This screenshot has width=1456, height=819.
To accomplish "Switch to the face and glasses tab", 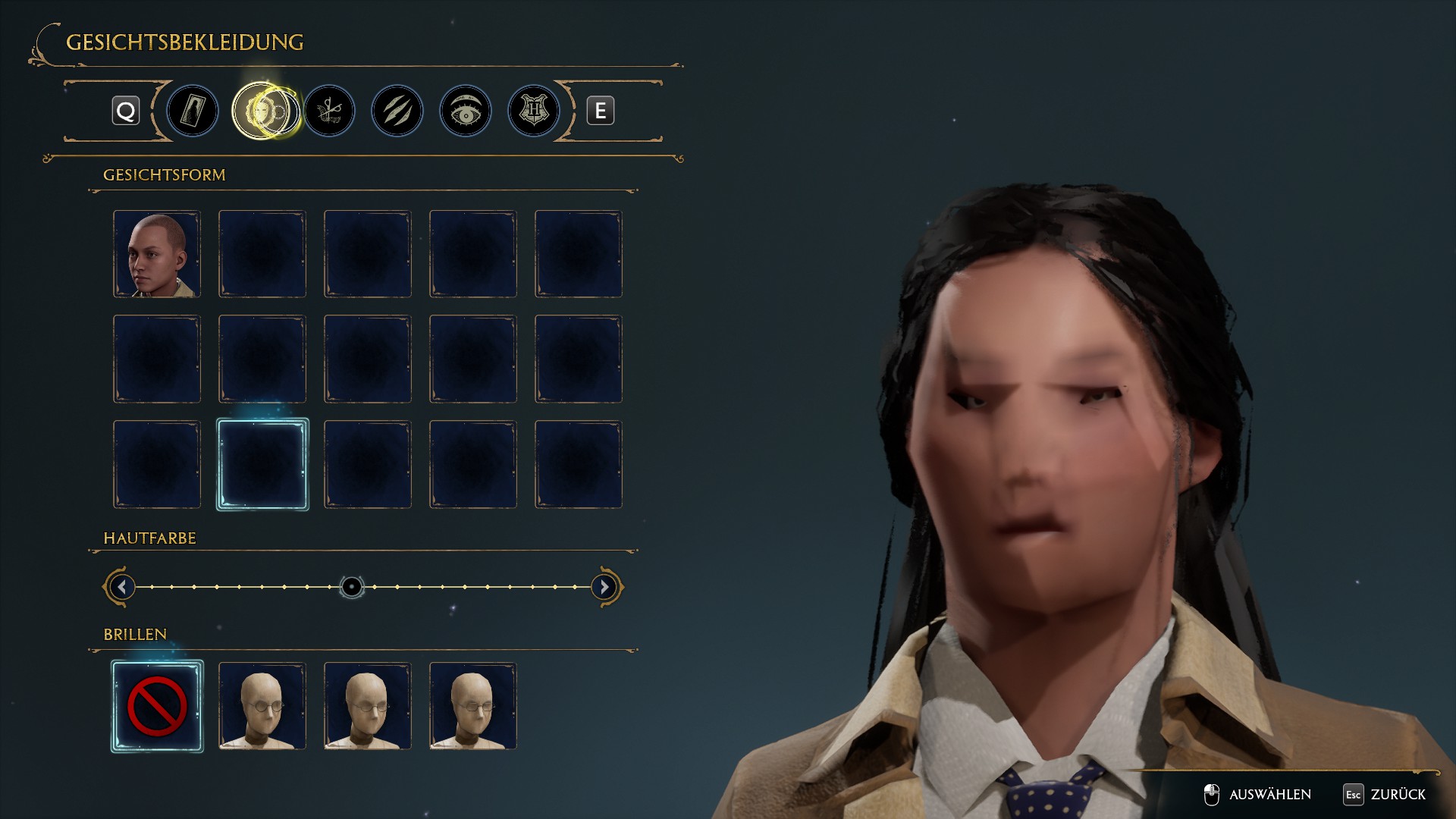I will [x=263, y=111].
